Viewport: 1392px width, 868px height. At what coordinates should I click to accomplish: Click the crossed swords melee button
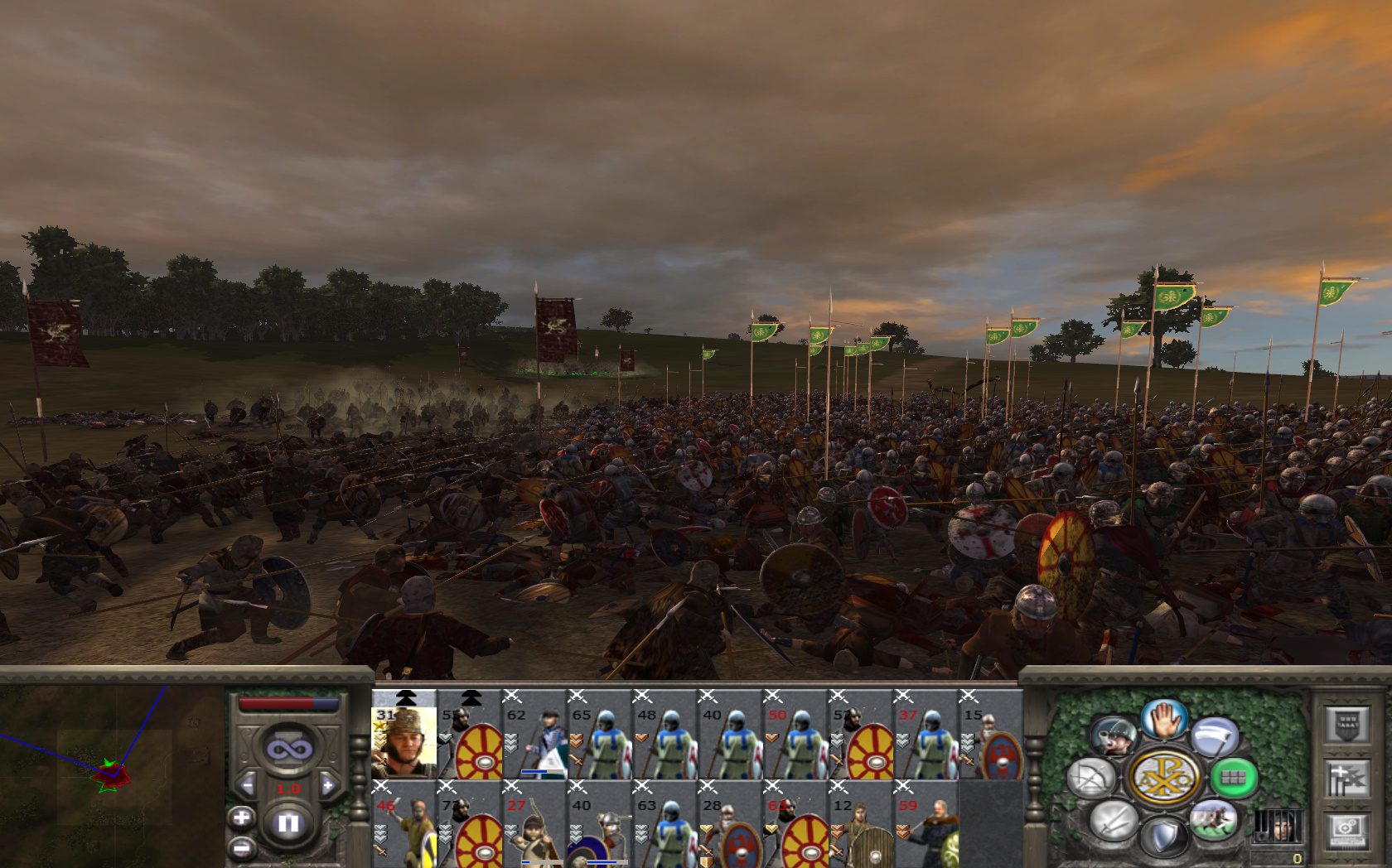pos(1113,820)
